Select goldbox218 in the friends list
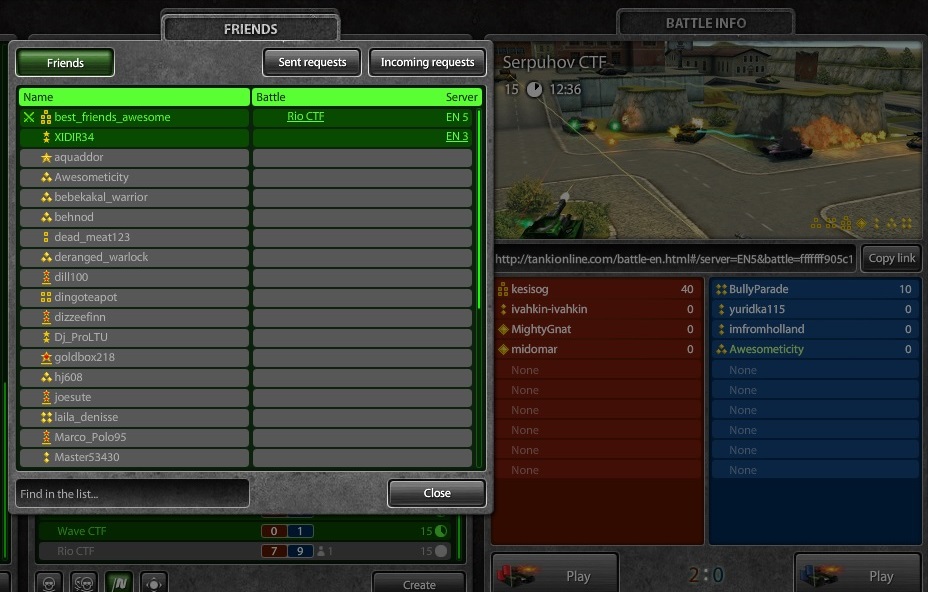The height and width of the screenshot is (592, 928). 84,357
